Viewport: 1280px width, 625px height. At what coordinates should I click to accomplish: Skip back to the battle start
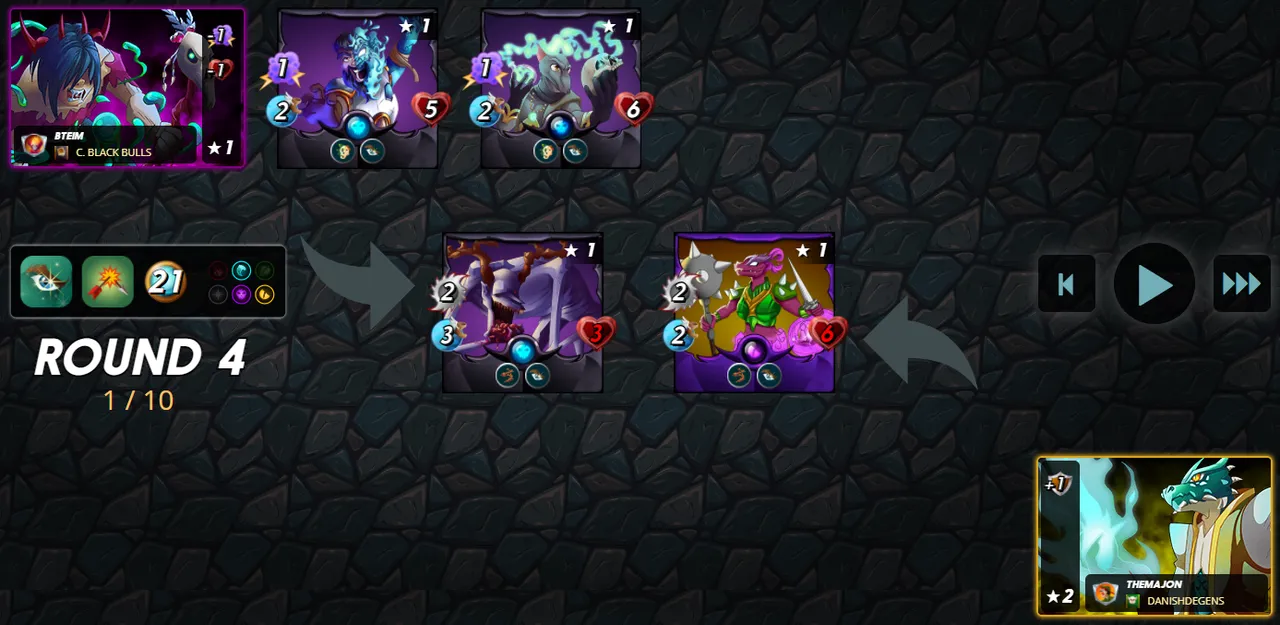[1066, 284]
